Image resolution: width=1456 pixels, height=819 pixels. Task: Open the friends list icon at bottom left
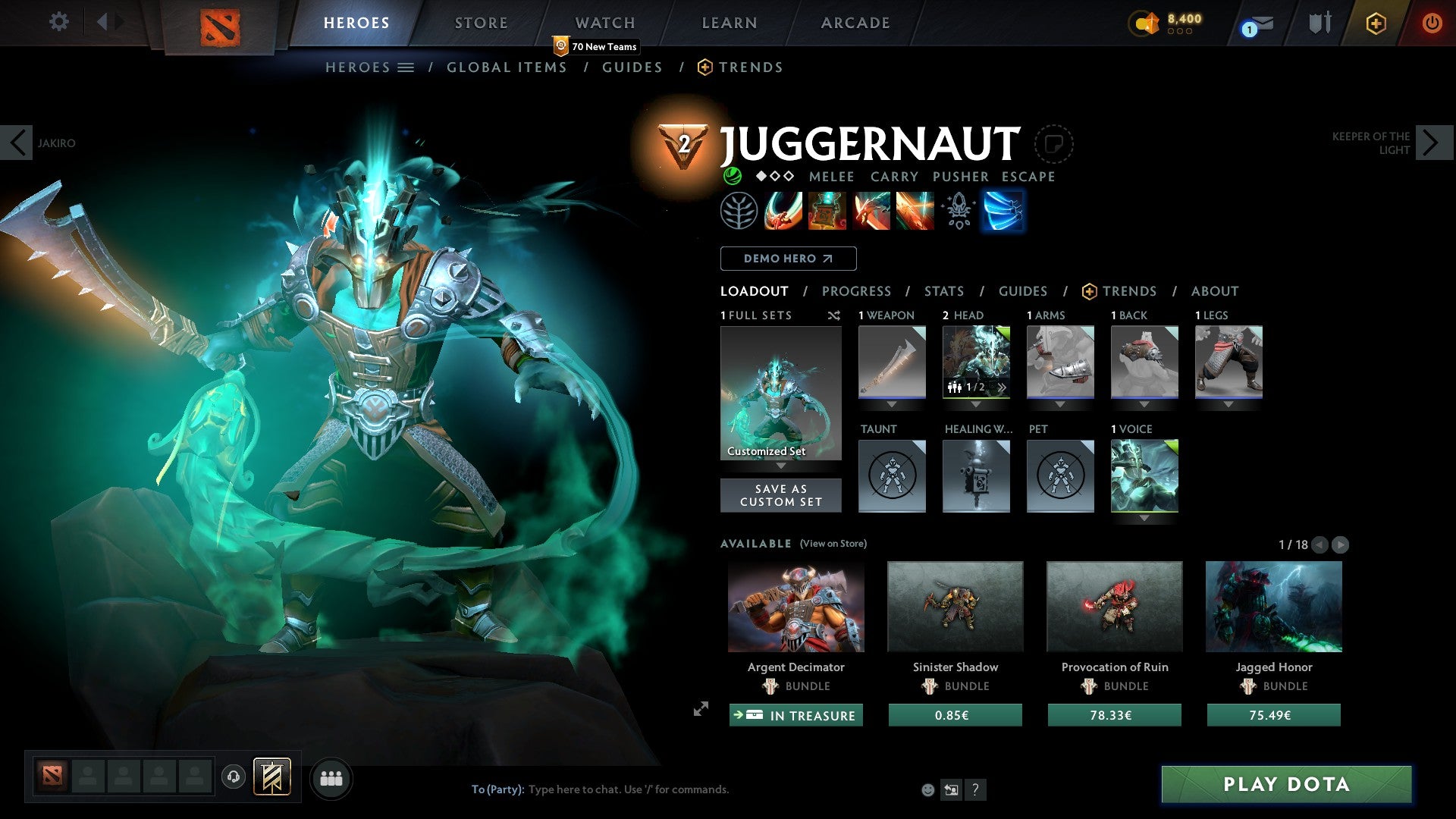(x=331, y=778)
